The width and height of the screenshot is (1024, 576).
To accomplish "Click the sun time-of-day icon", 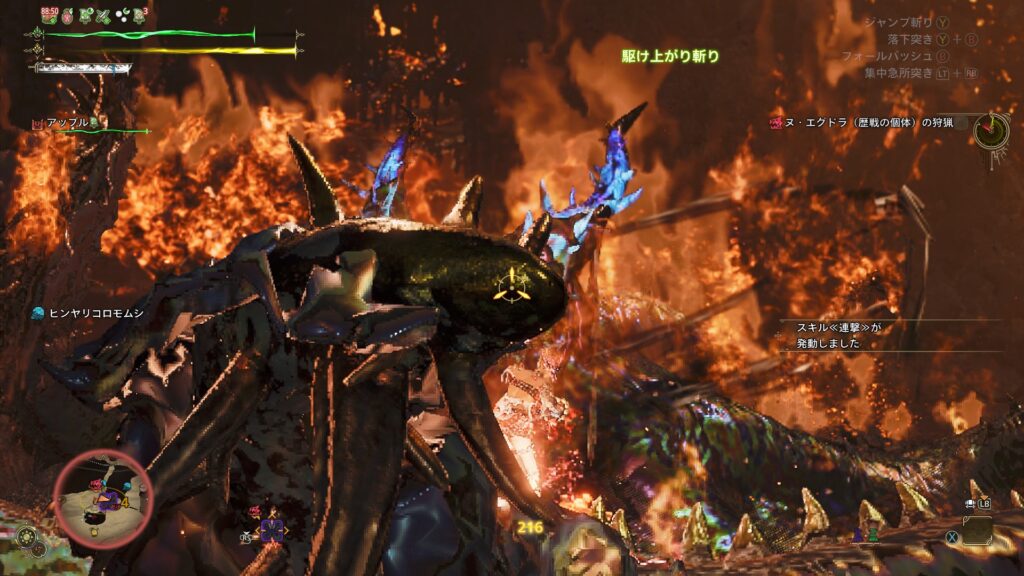I will [27, 537].
